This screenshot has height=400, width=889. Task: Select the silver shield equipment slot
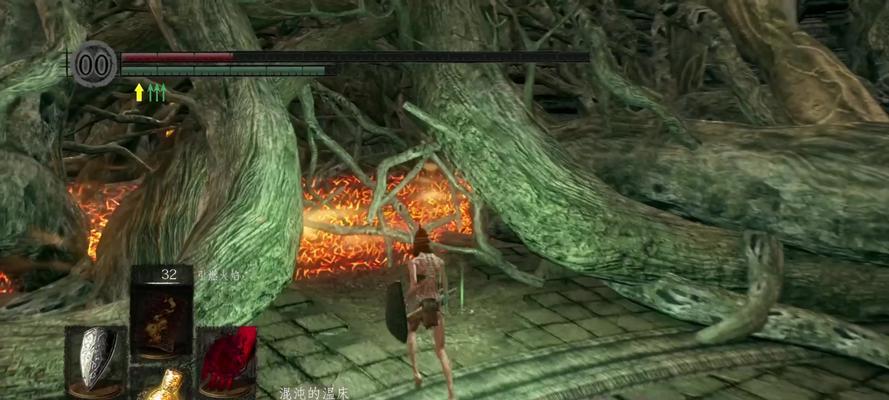[x=95, y=357]
